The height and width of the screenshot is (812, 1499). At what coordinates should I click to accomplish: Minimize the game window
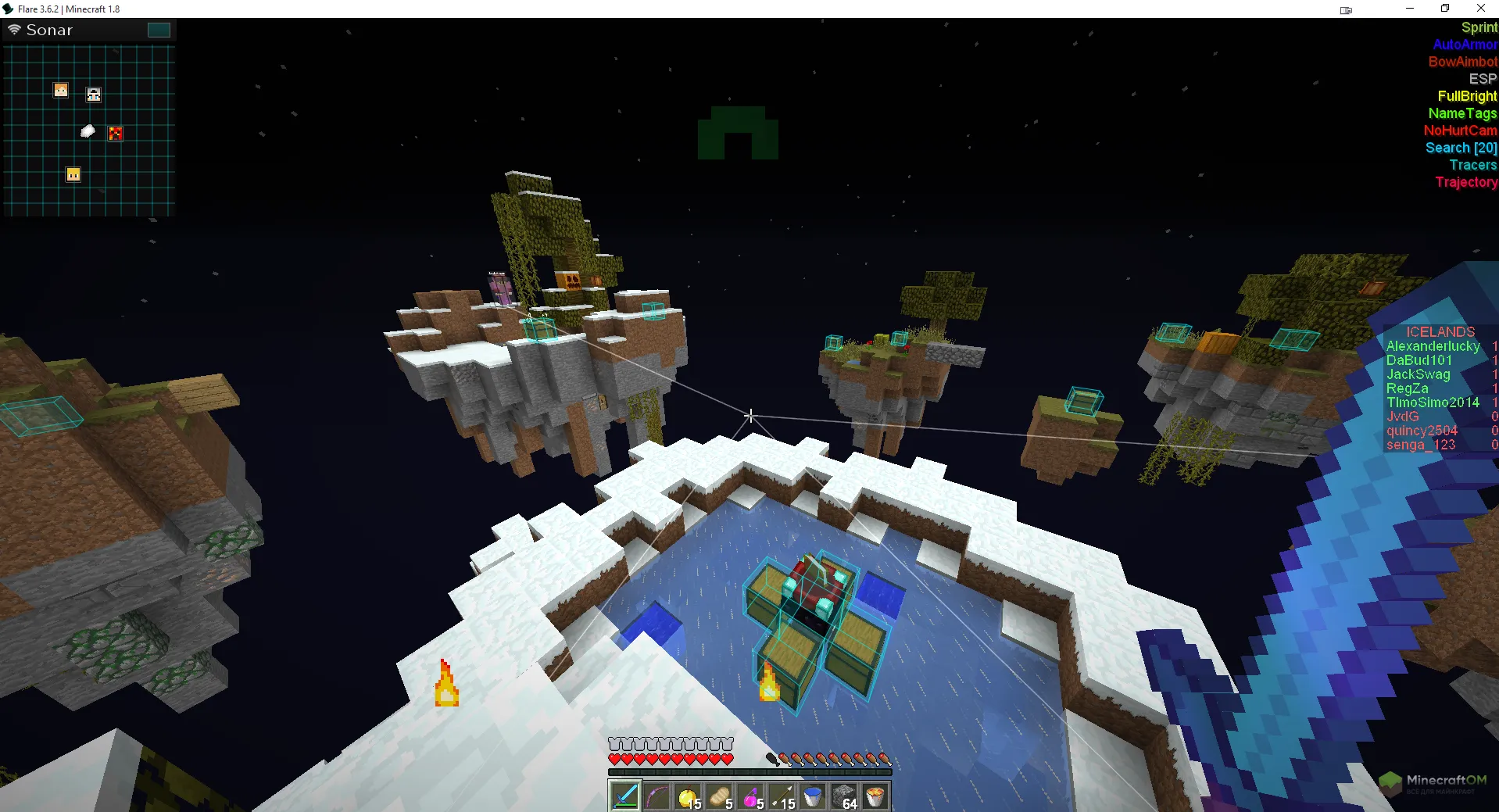tap(1410, 9)
